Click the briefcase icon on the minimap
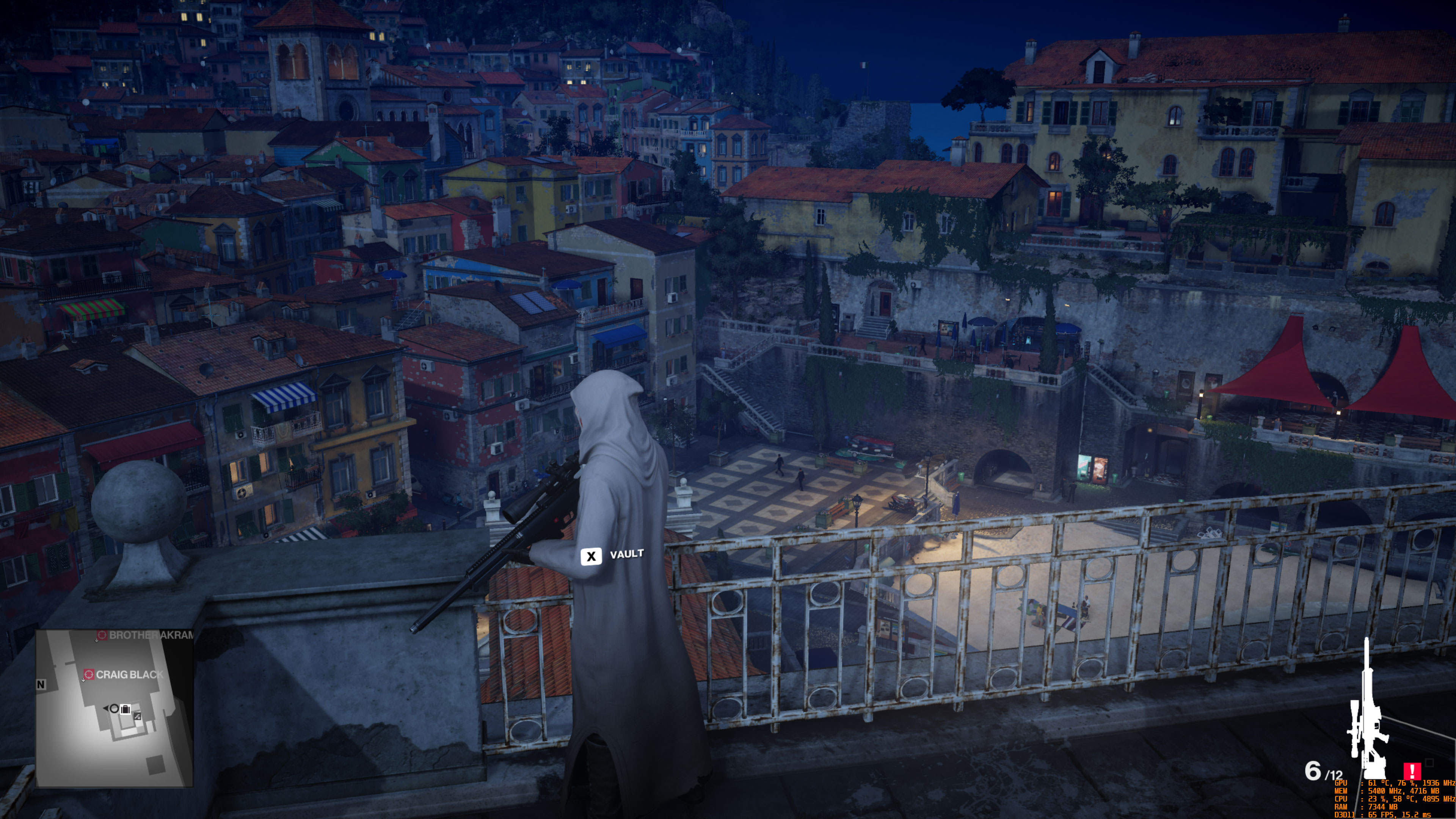 click(x=126, y=709)
